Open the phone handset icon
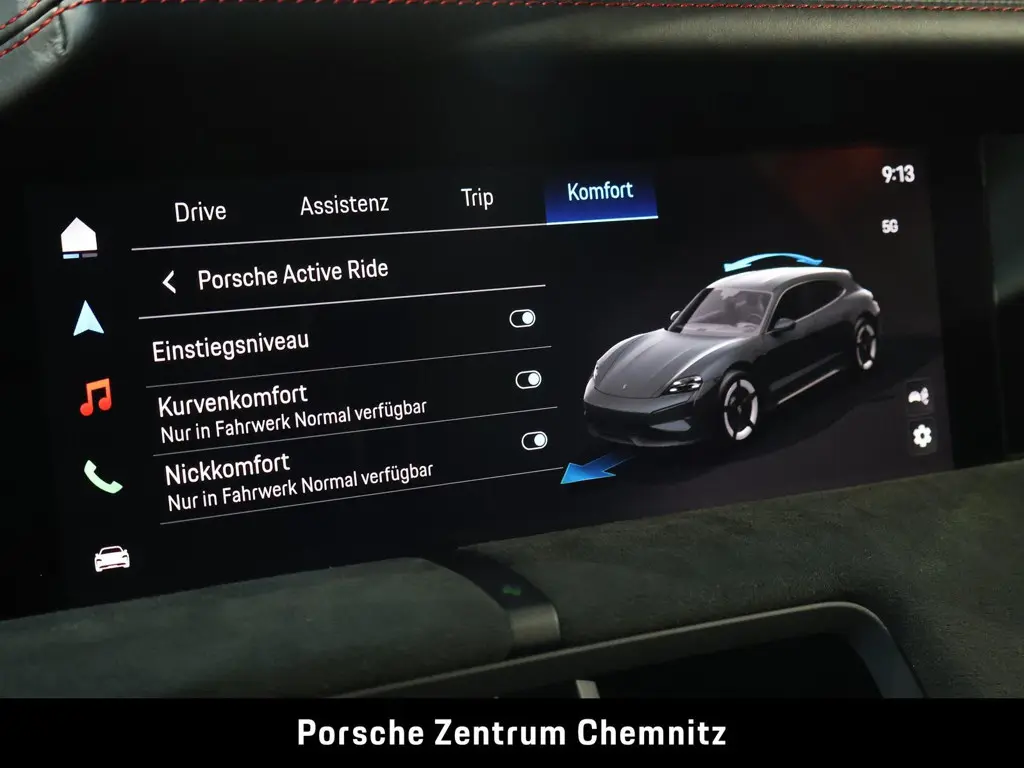Image resolution: width=1024 pixels, height=768 pixels. [103, 477]
